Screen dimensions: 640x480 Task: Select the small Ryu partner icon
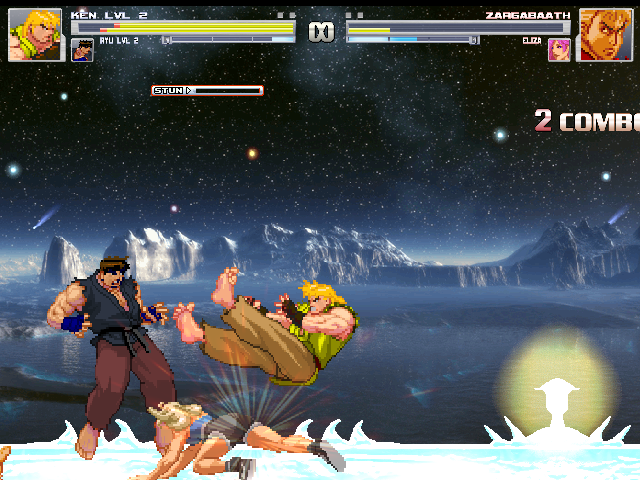(x=83, y=50)
